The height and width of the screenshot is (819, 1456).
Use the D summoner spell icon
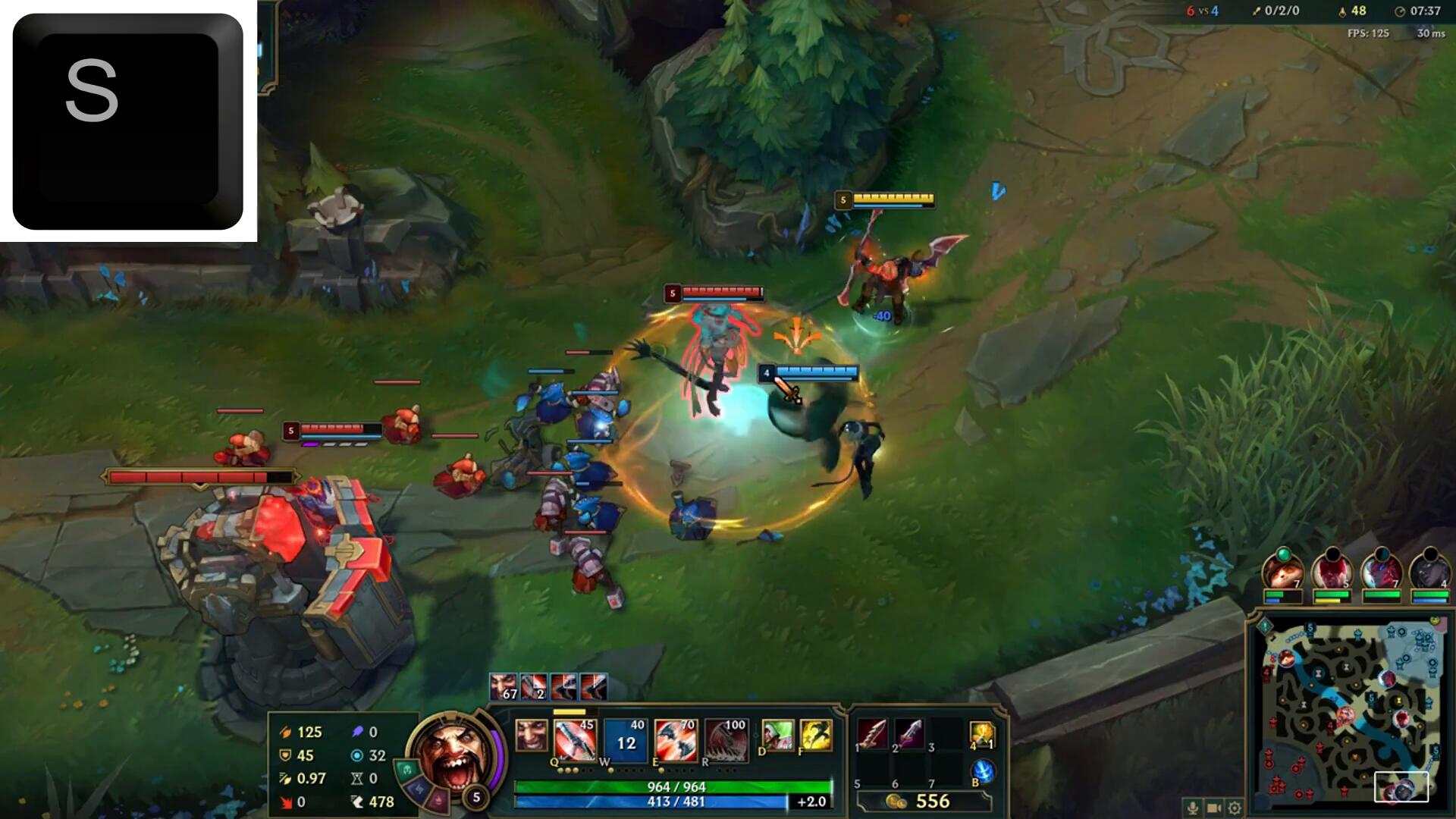777,735
